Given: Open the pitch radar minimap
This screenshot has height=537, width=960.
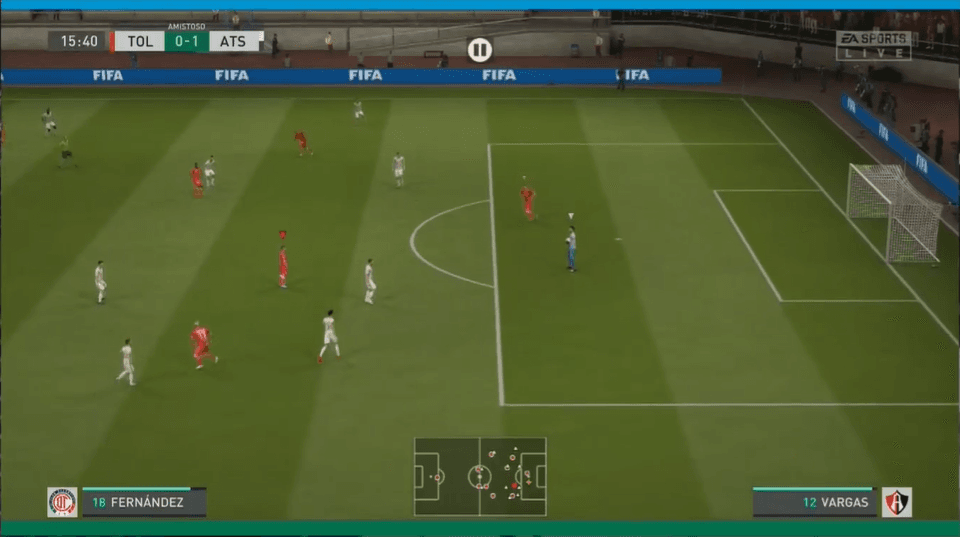Looking at the screenshot, I should pyautogui.click(x=480, y=476).
